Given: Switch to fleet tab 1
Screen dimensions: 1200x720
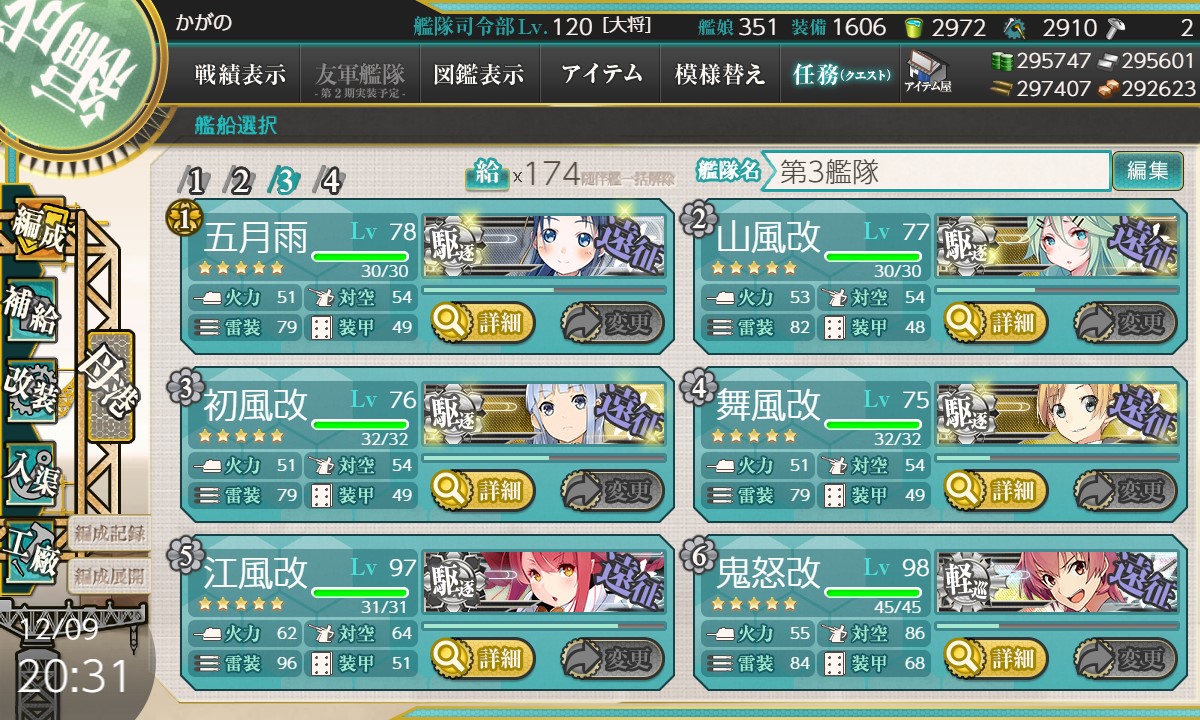Looking at the screenshot, I should tap(196, 181).
